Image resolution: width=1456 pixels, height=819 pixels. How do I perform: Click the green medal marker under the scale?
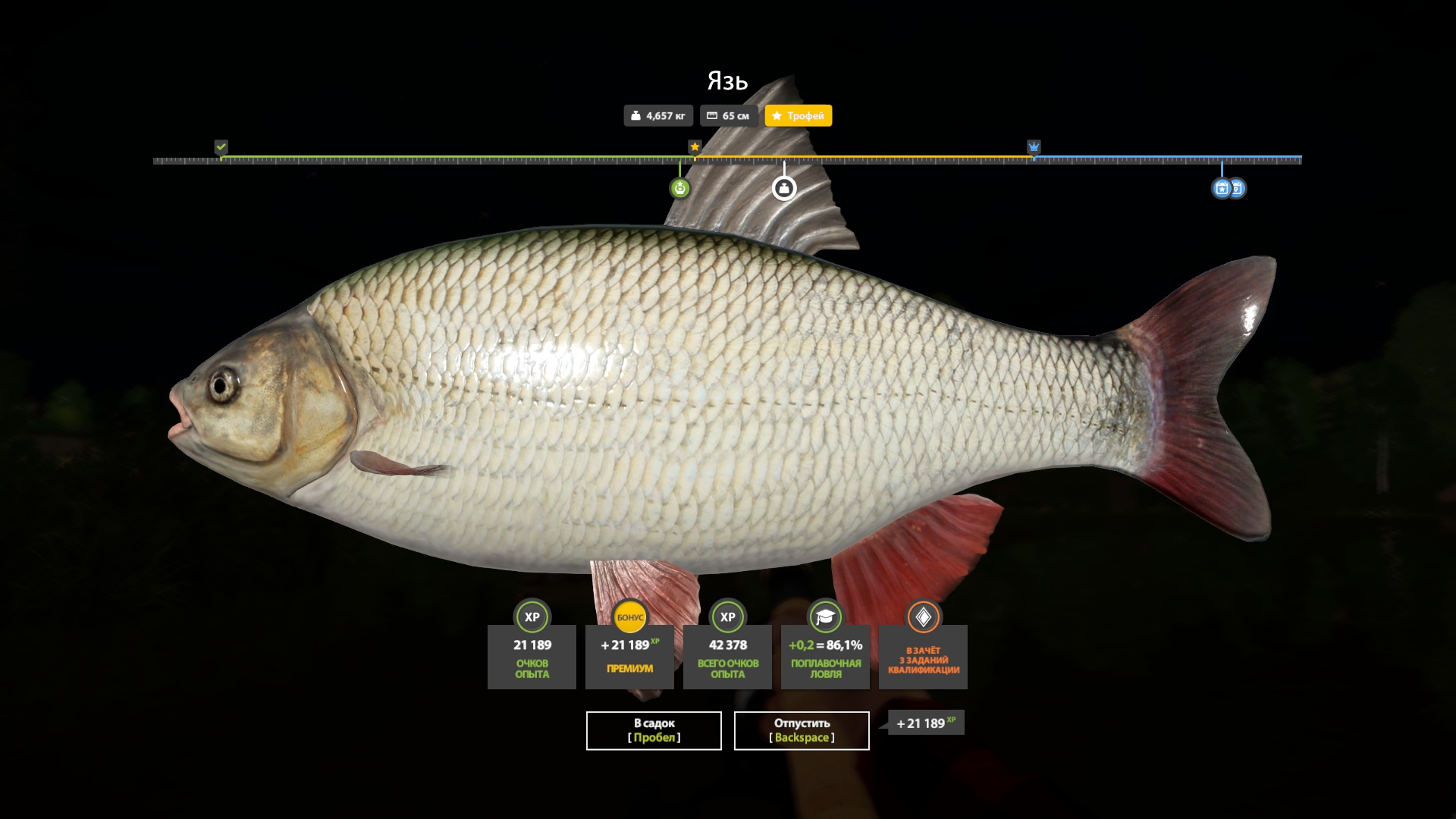click(x=679, y=188)
